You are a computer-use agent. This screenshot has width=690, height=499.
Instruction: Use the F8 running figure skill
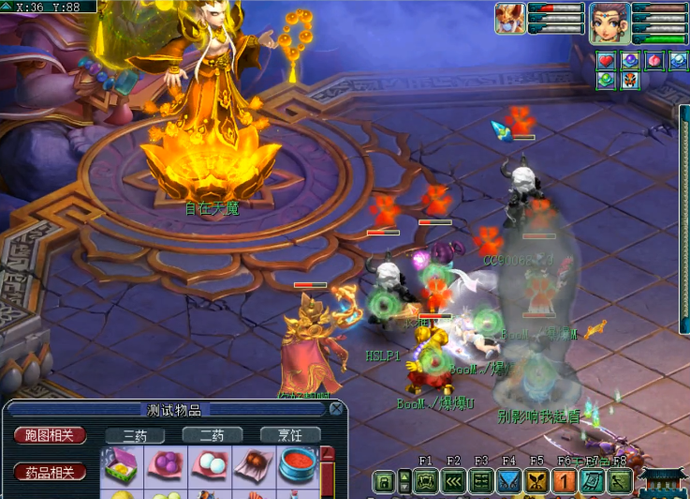pyautogui.click(x=617, y=481)
